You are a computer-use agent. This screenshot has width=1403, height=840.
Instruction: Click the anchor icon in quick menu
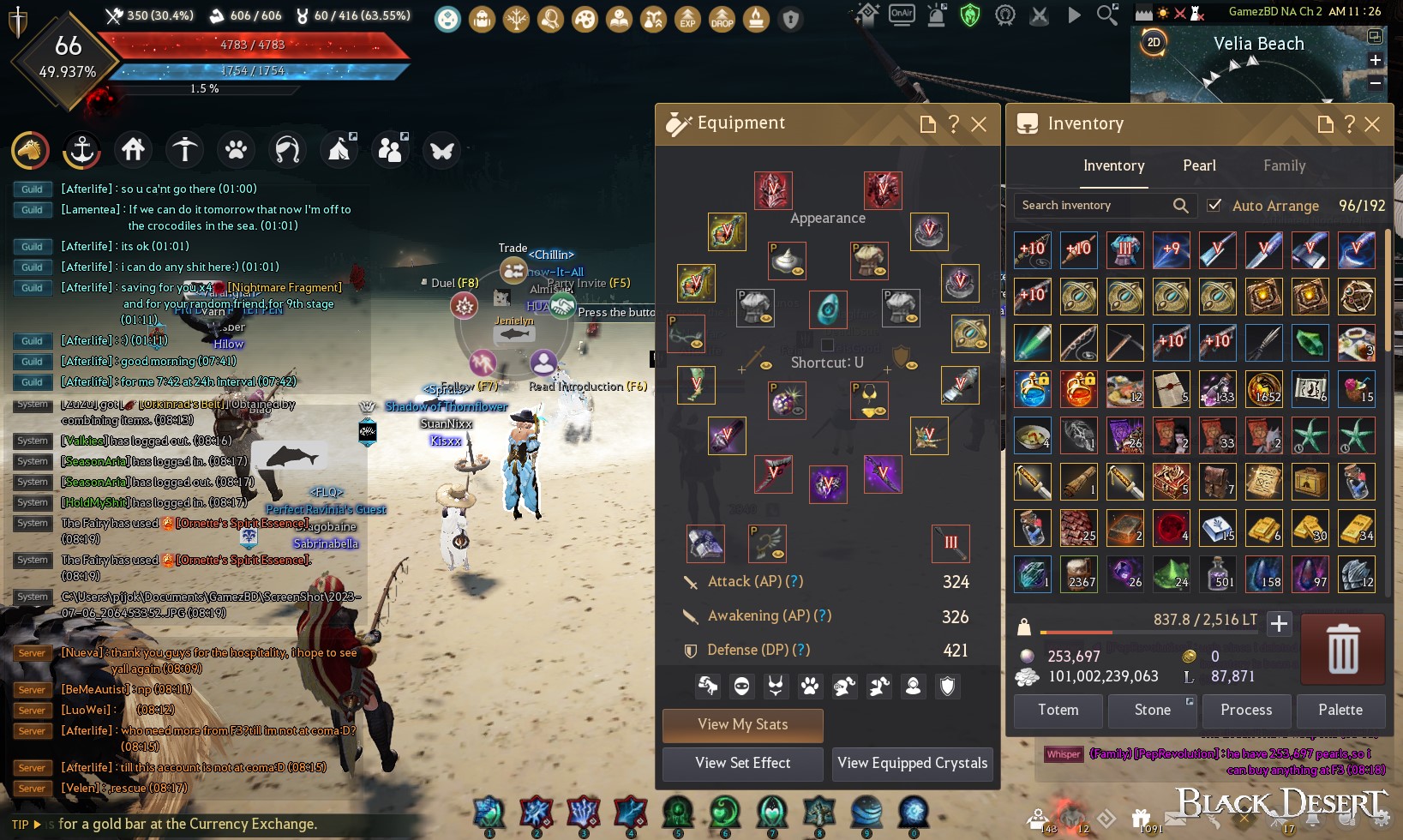click(82, 151)
